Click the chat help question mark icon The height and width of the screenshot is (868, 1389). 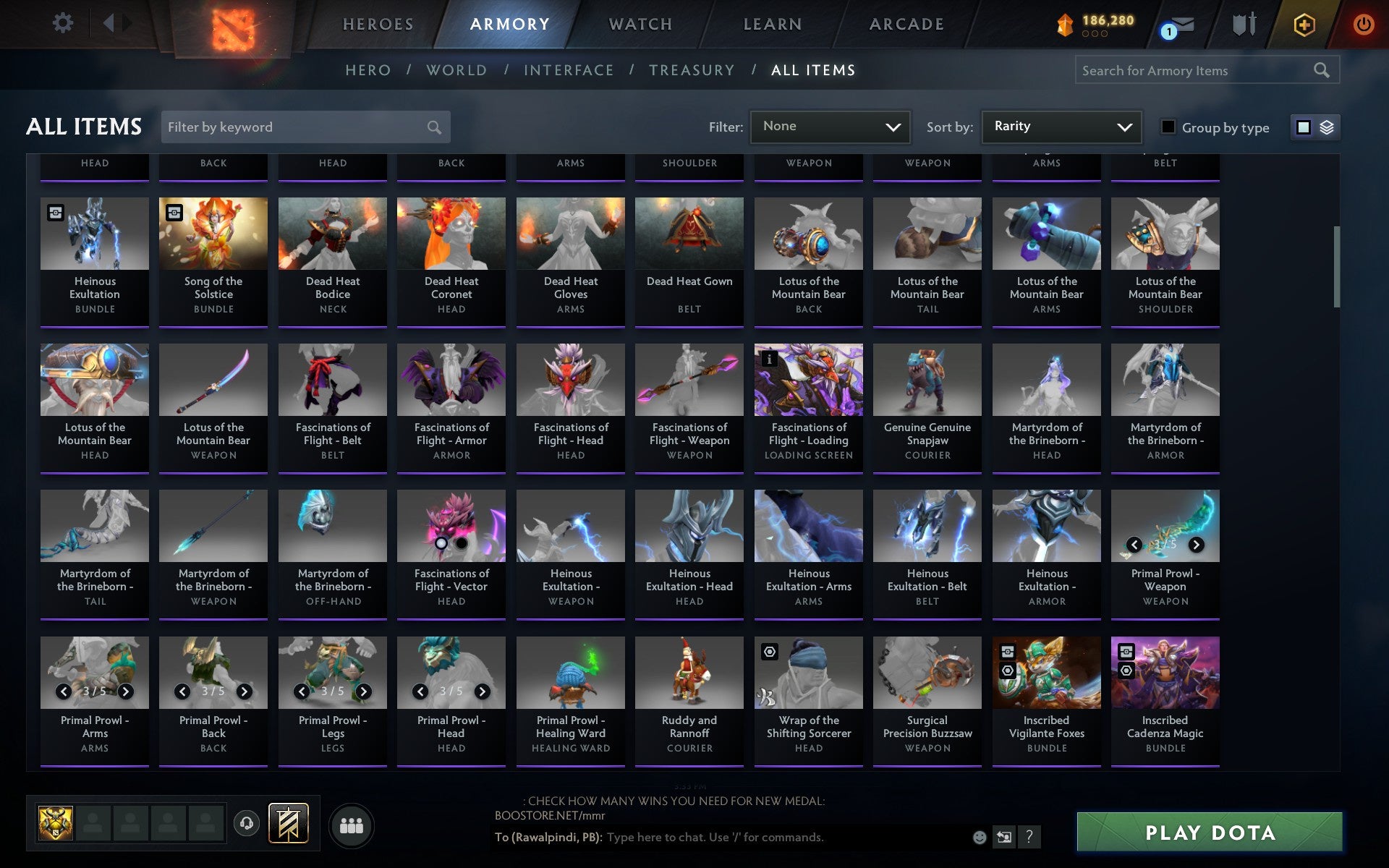[x=1029, y=837]
